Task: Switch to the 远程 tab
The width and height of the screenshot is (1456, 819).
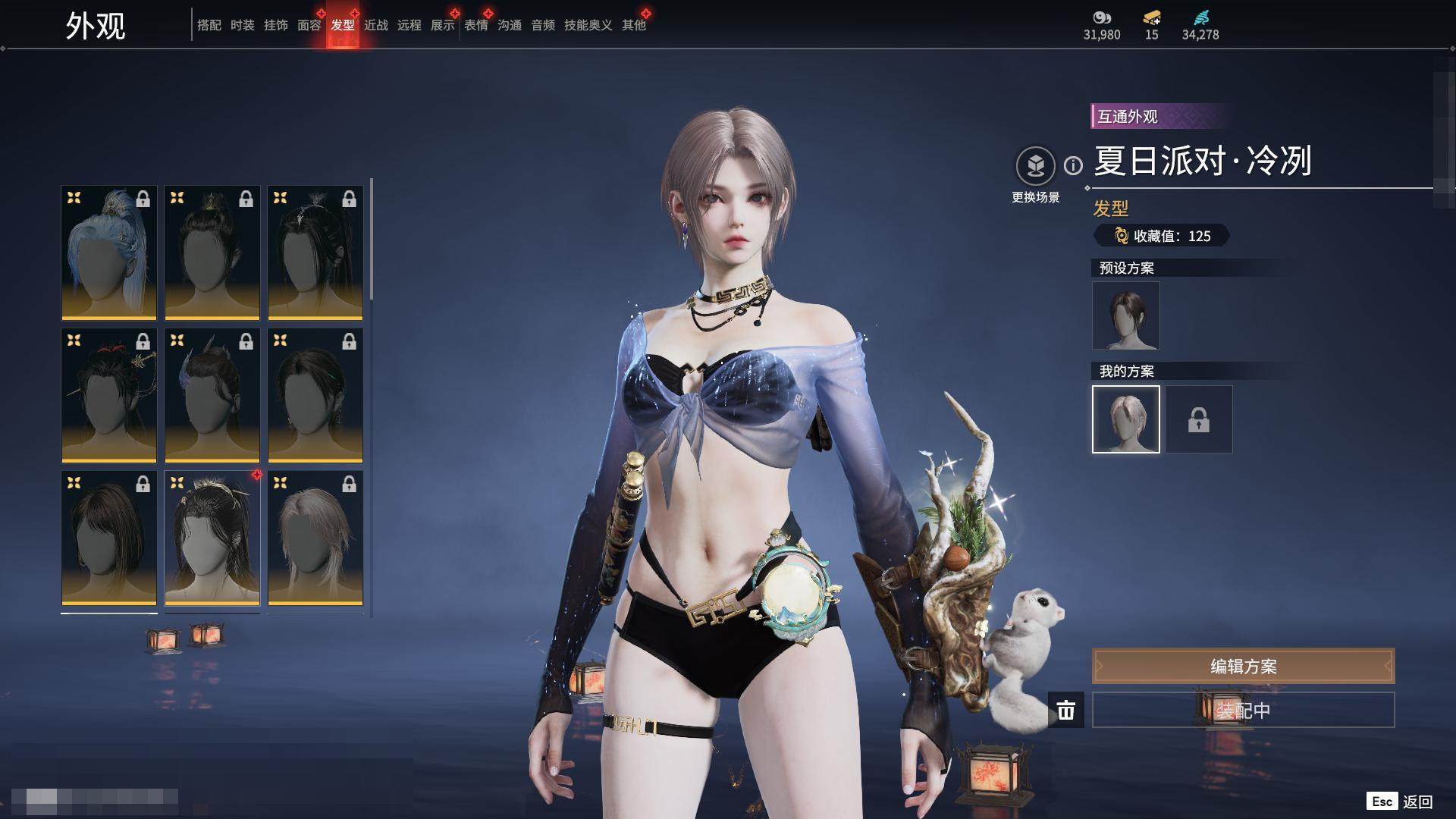Action: (x=409, y=25)
